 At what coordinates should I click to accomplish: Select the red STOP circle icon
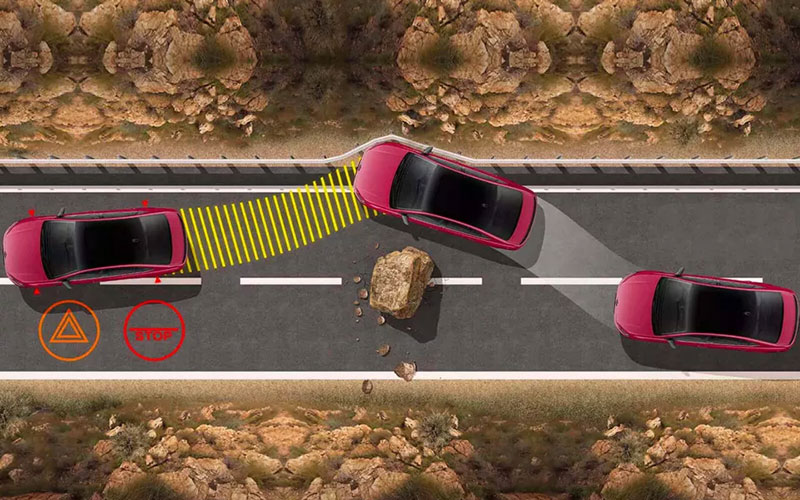pyautogui.click(x=154, y=330)
